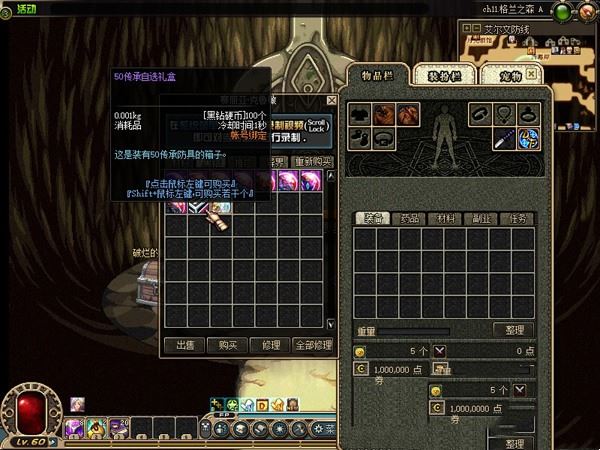
Task: Click the 整理 sort button beside weight bar
Action: click(513, 330)
